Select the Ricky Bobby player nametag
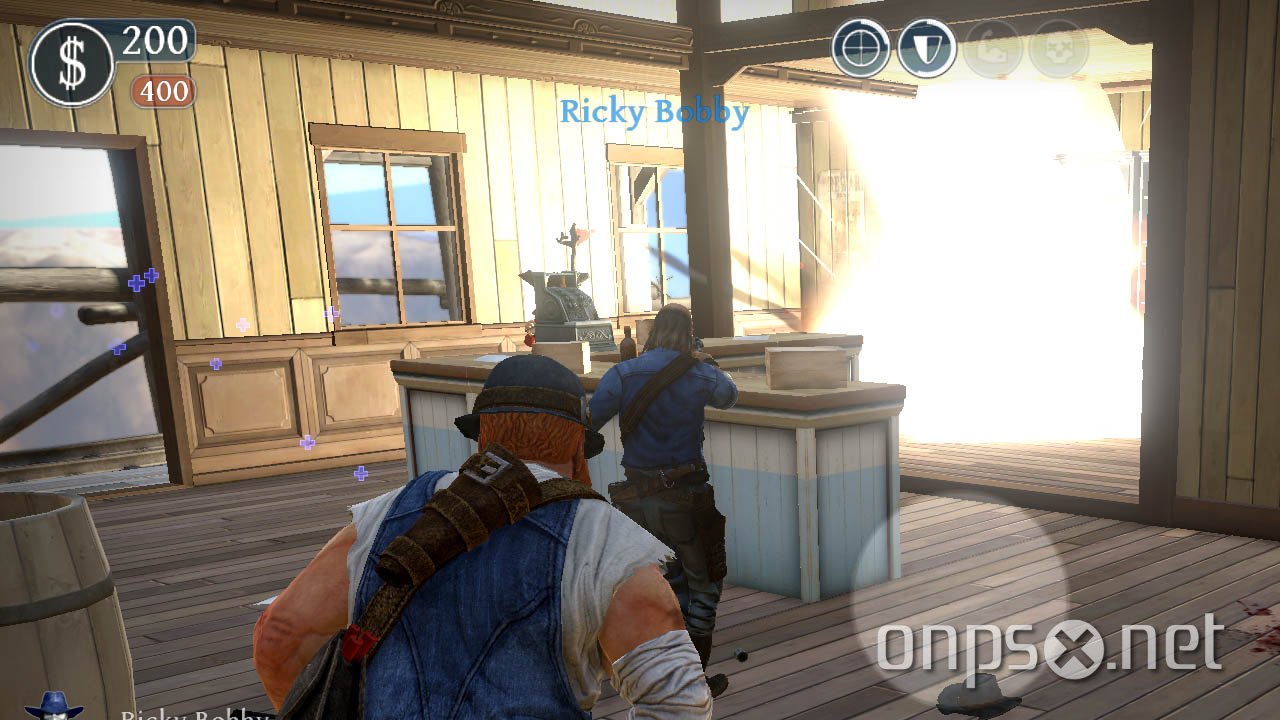Screen dimensions: 1280x720 [x=655, y=112]
